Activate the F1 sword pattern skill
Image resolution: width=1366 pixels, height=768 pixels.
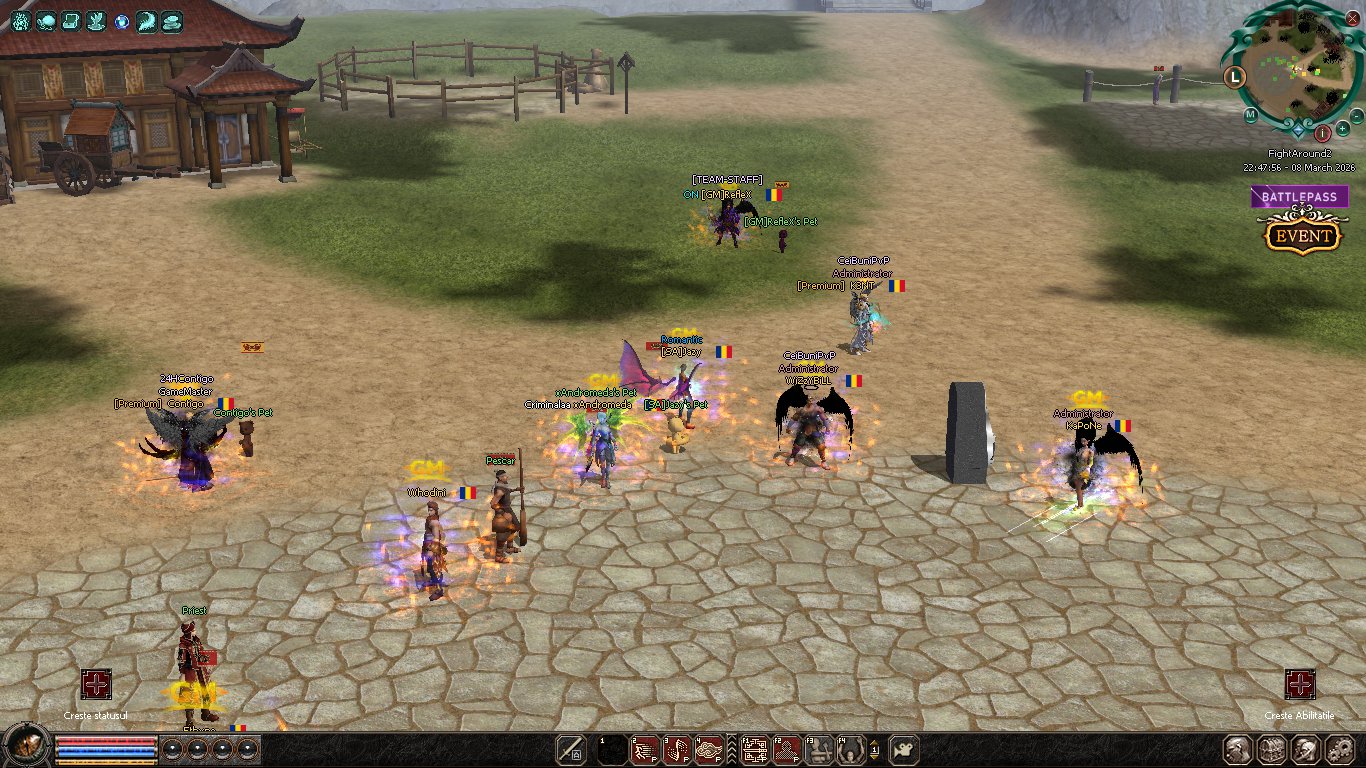(x=755, y=749)
